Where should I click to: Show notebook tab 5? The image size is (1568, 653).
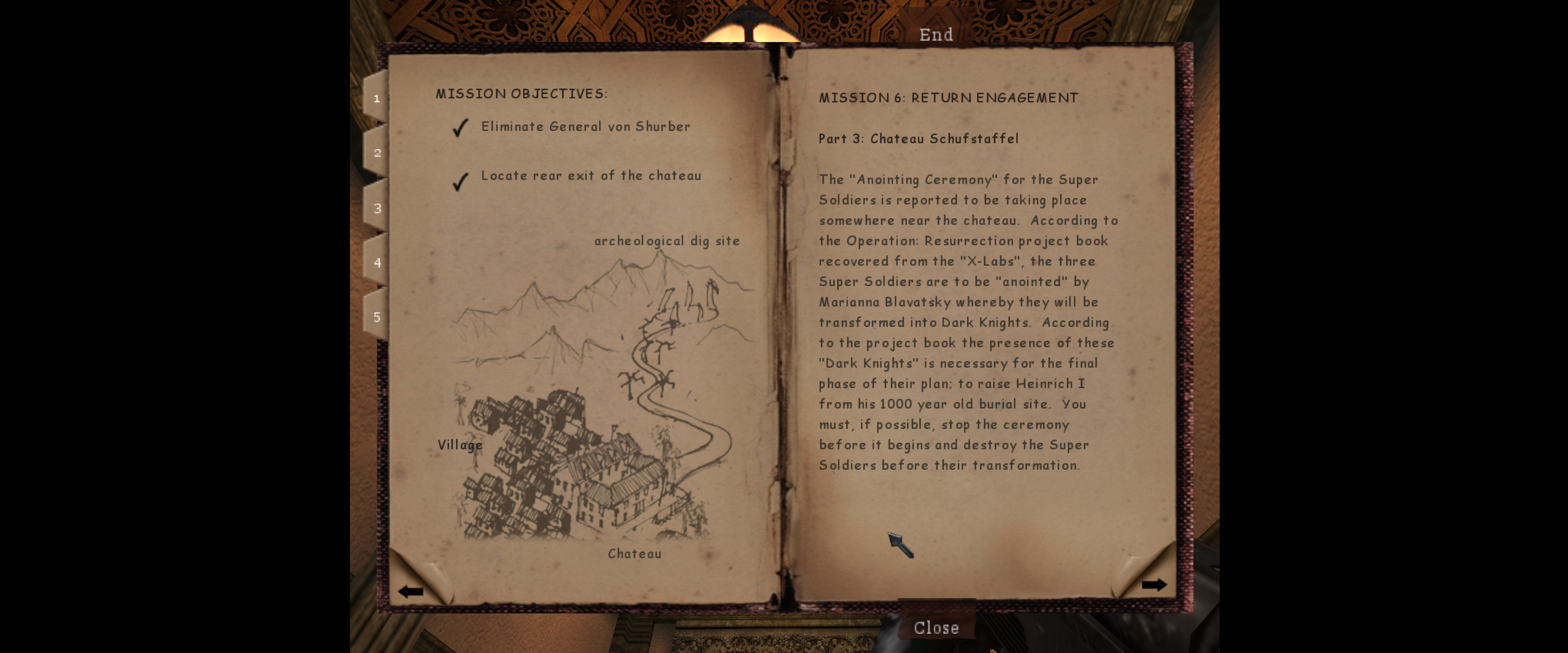377,317
